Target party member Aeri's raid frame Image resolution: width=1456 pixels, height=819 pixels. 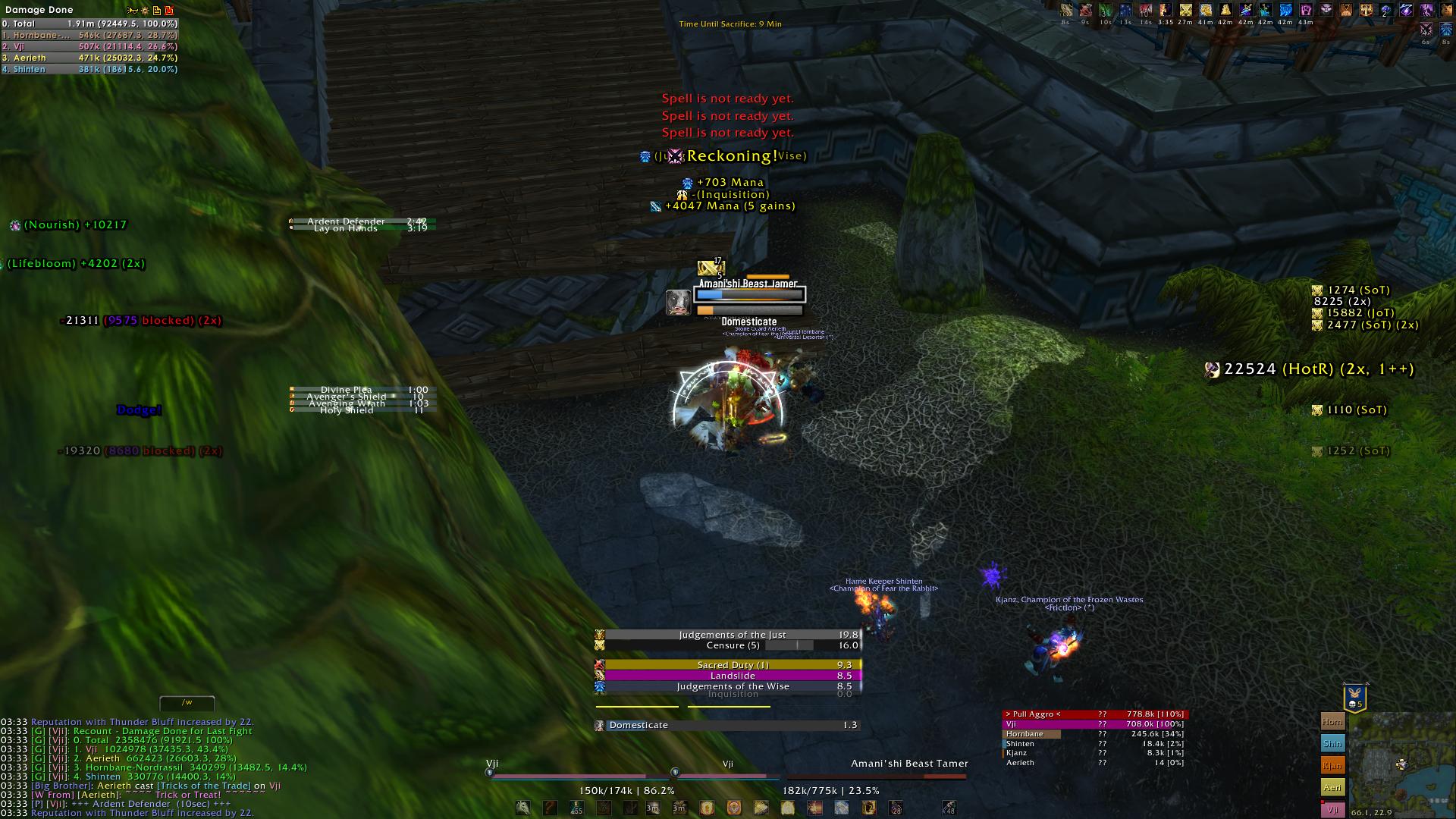[x=1332, y=788]
